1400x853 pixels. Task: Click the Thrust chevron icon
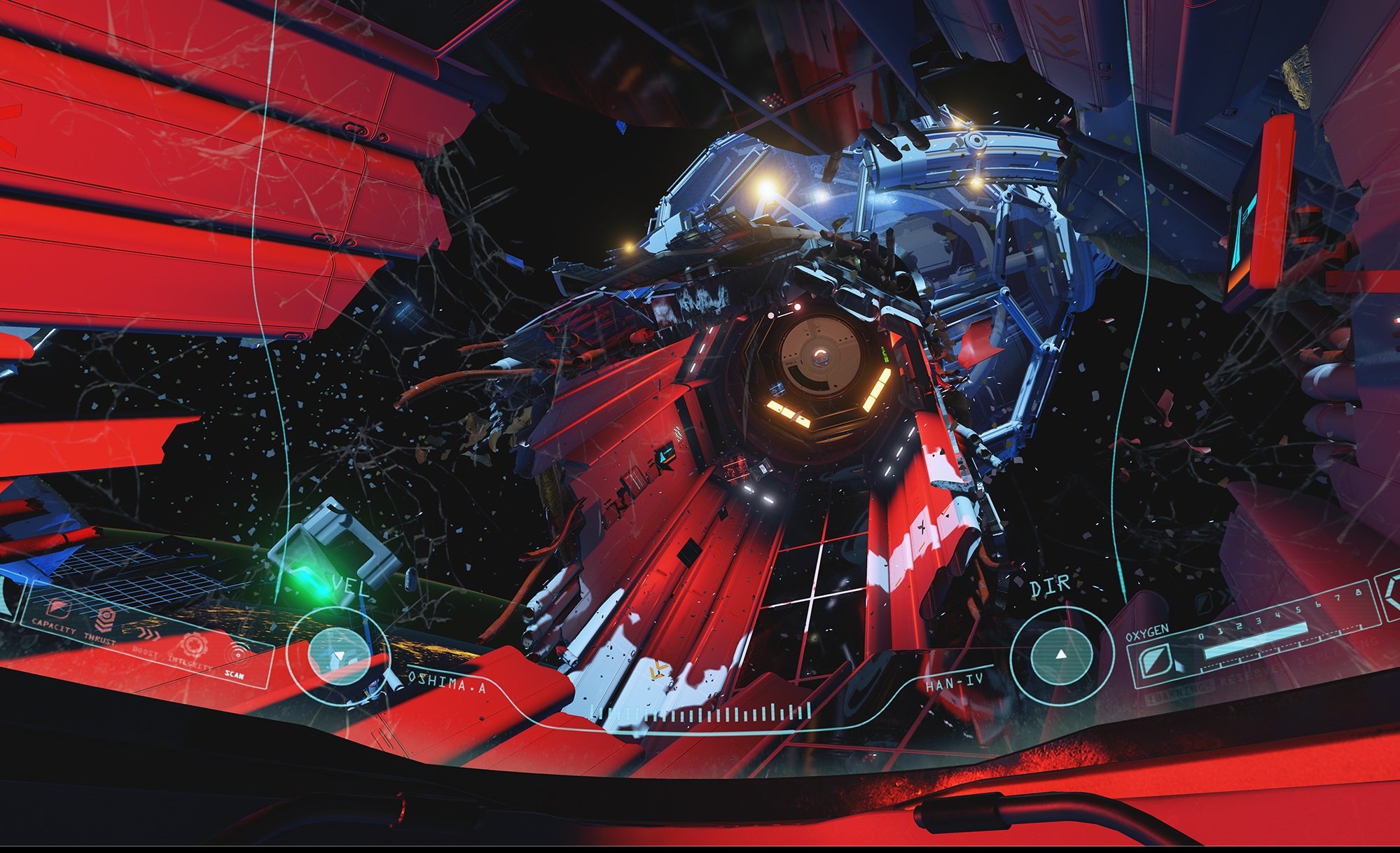[105, 620]
